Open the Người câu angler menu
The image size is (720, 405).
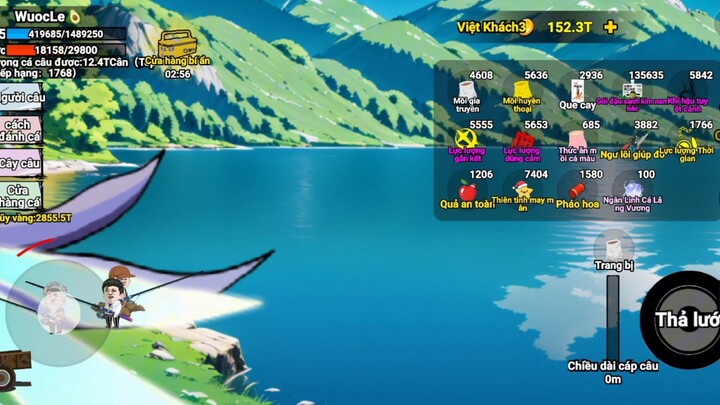tap(22, 97)
